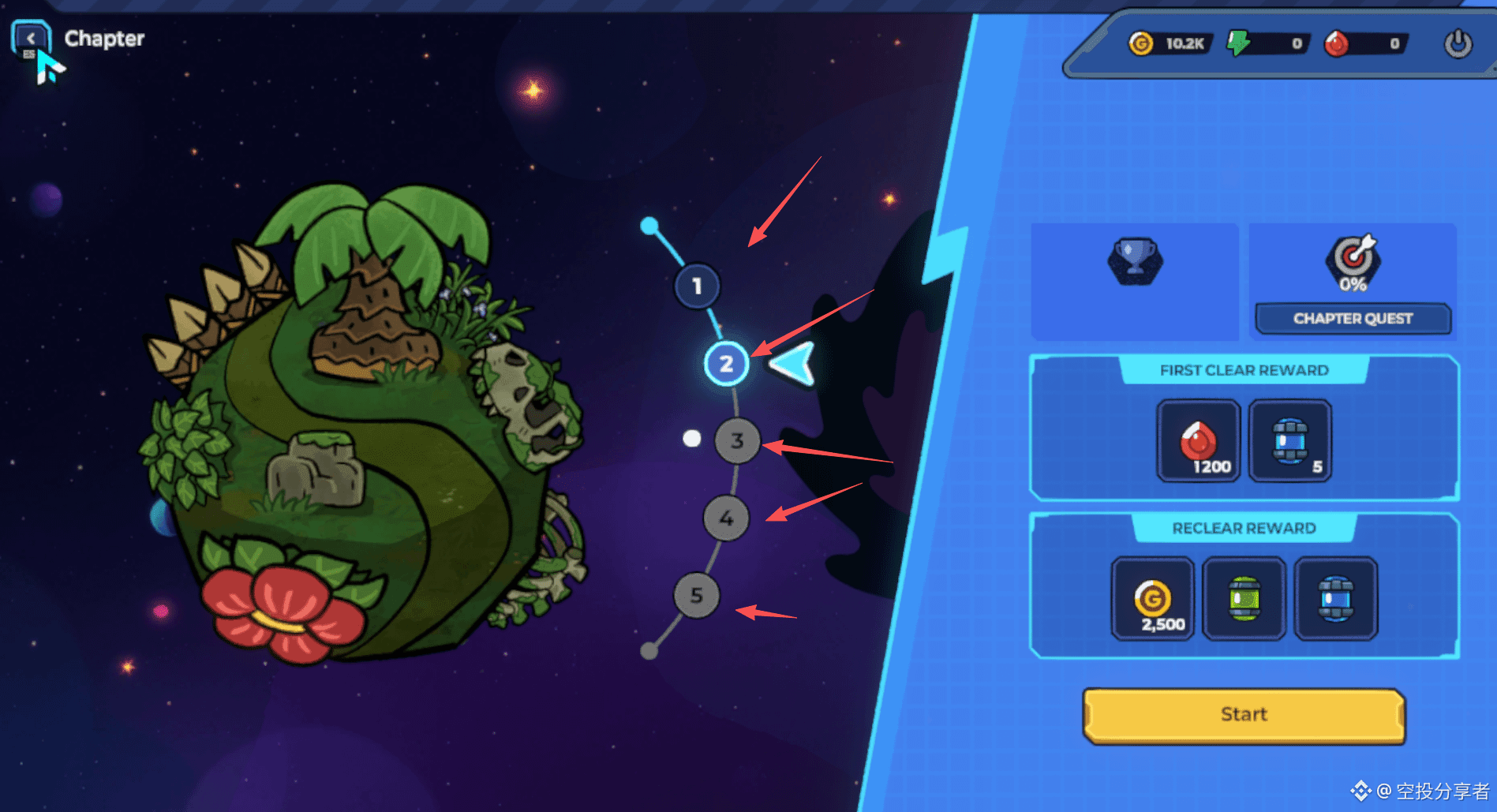Open the trophy achievements tile
The image size is (1497, 812).
pyautogui.click(x=1135, y=260)
